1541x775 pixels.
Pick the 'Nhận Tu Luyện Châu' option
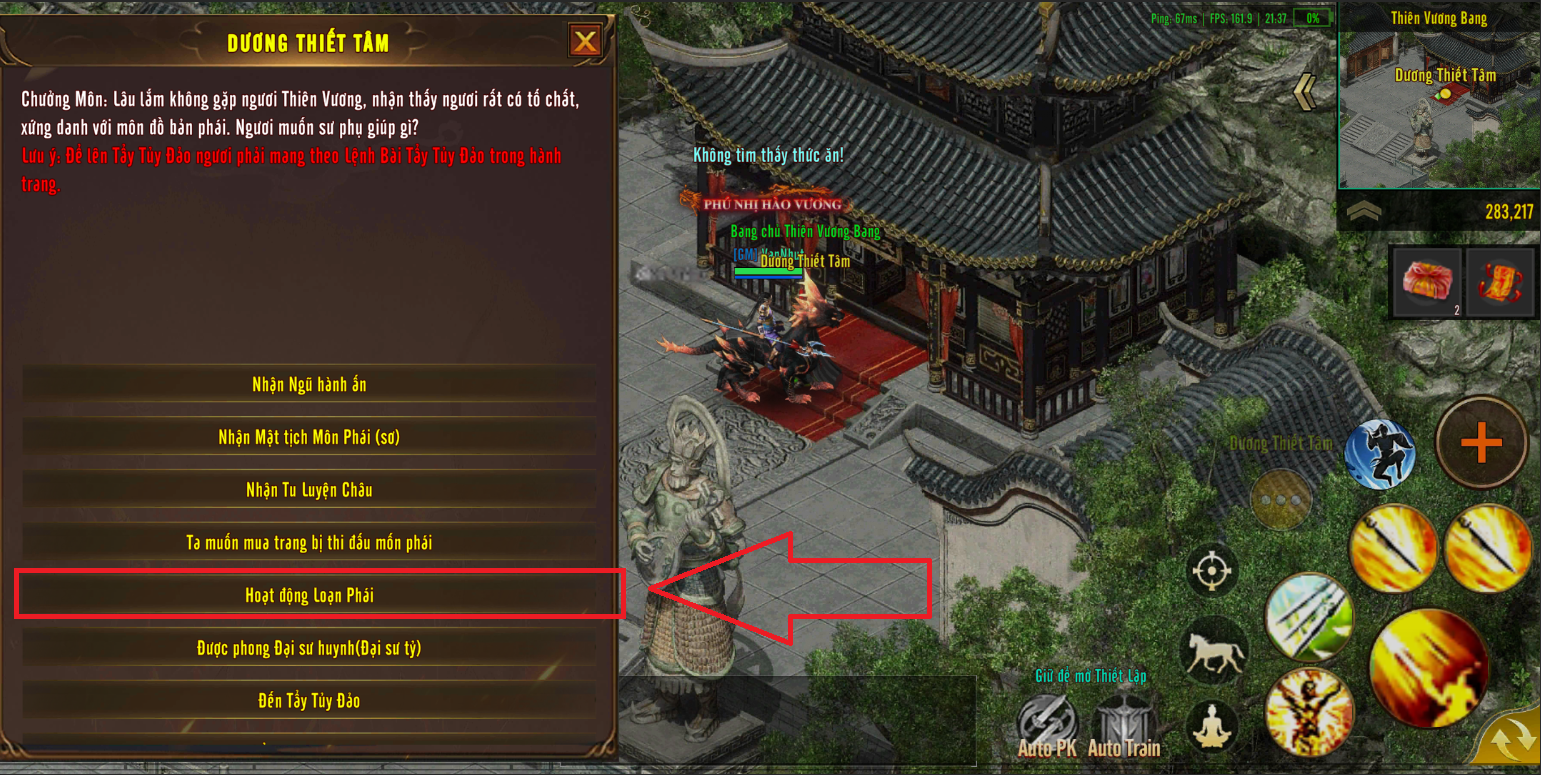pyautogui.click(x=309, y=490)
